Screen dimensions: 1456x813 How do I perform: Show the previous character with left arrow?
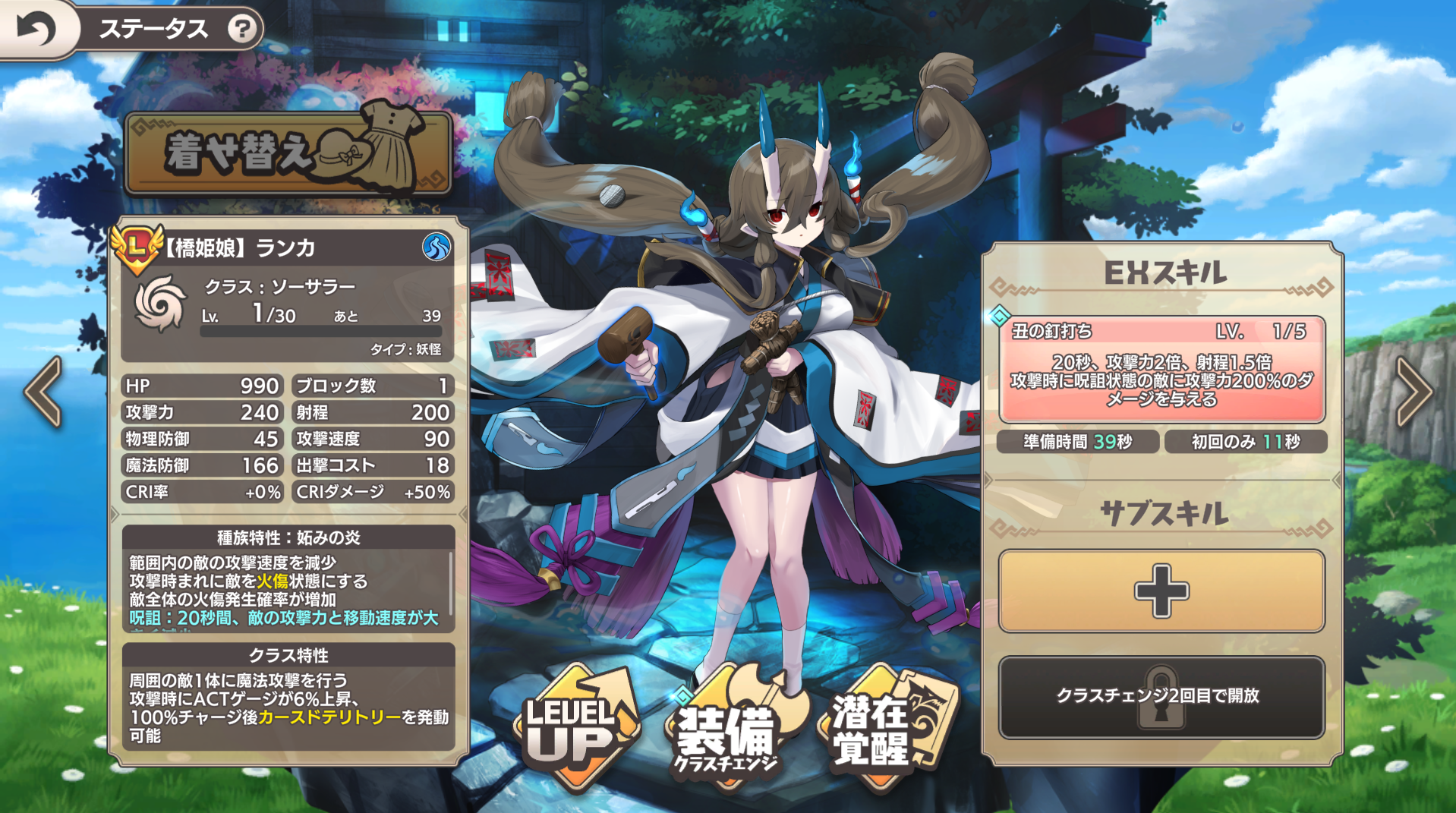[43, 392]
